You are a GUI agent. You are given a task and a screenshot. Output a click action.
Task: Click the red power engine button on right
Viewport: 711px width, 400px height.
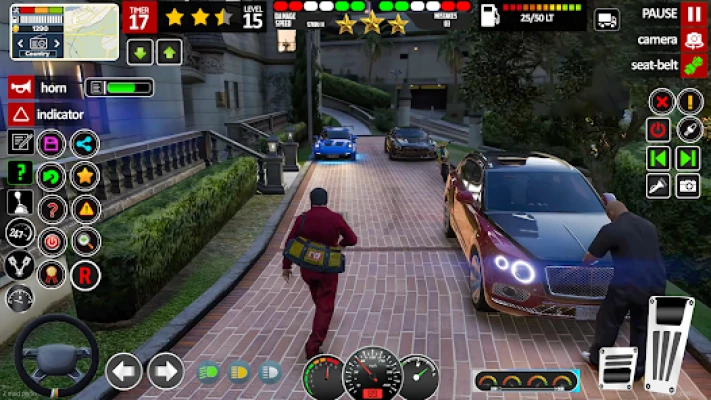pyautogui.click(x=658, y=129)
